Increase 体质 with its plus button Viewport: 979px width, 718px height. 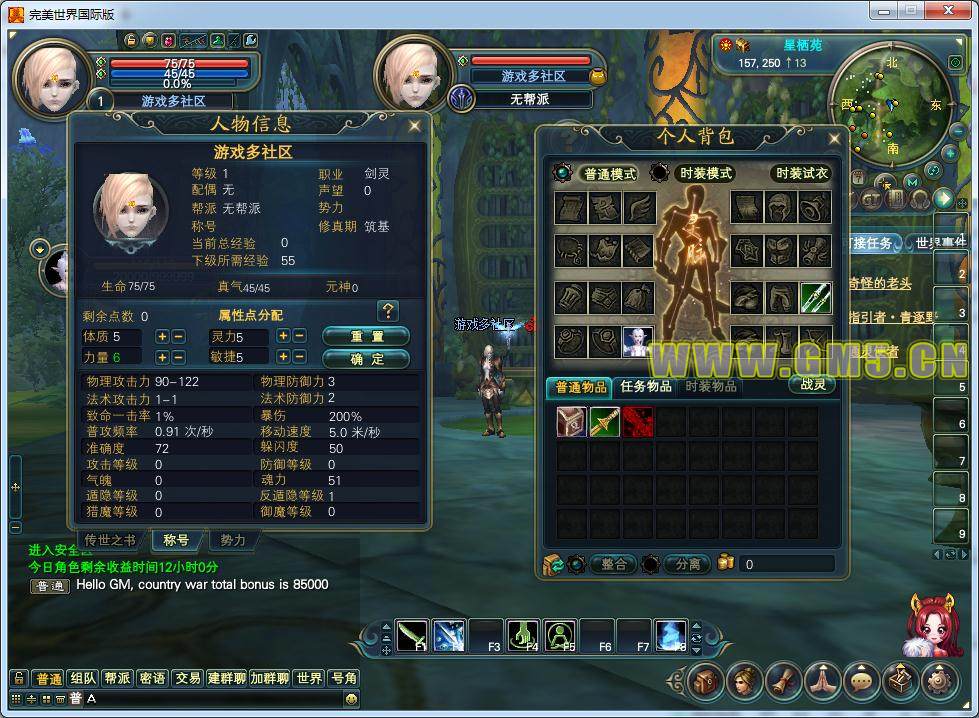162,337
